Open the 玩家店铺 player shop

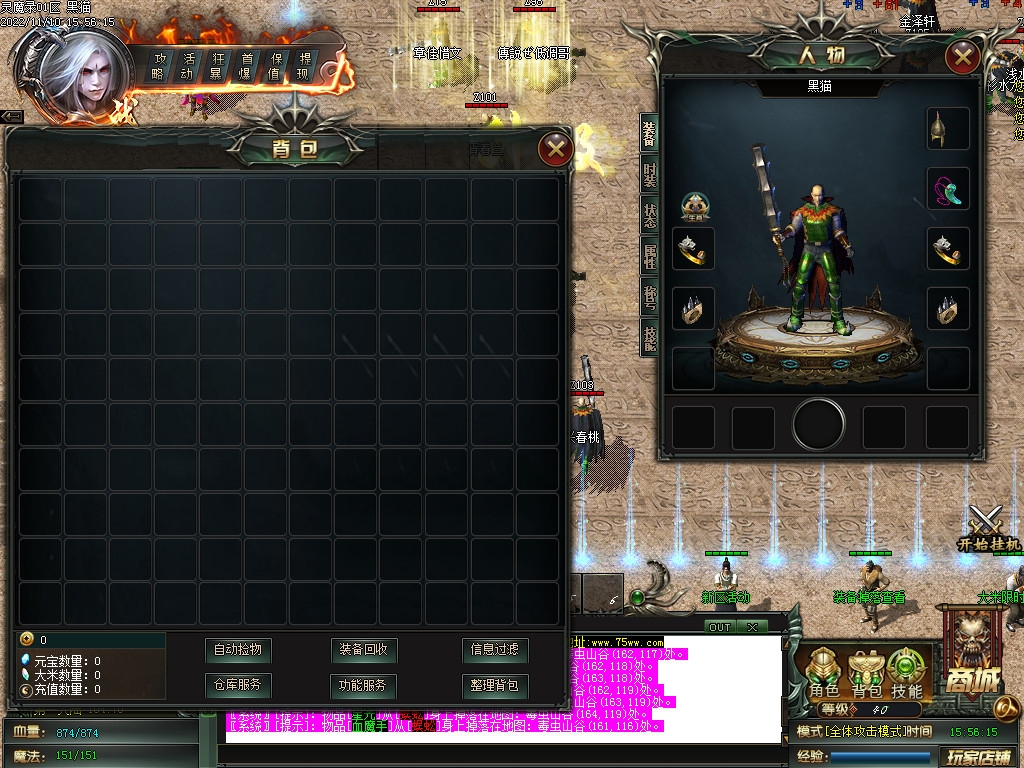coord(979,756)
